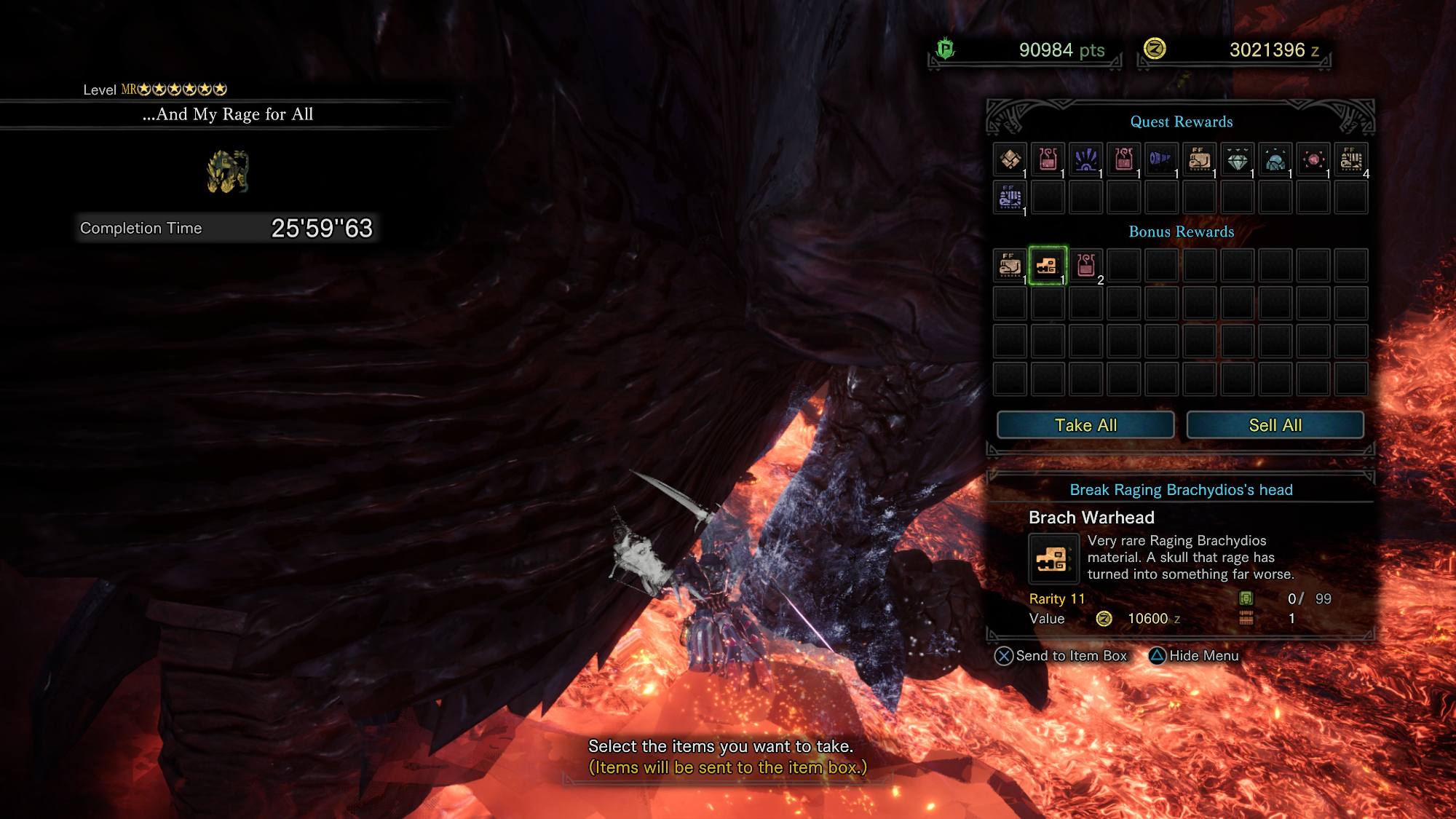Select the blue horn-shaped quest reward

(1160, 159)
